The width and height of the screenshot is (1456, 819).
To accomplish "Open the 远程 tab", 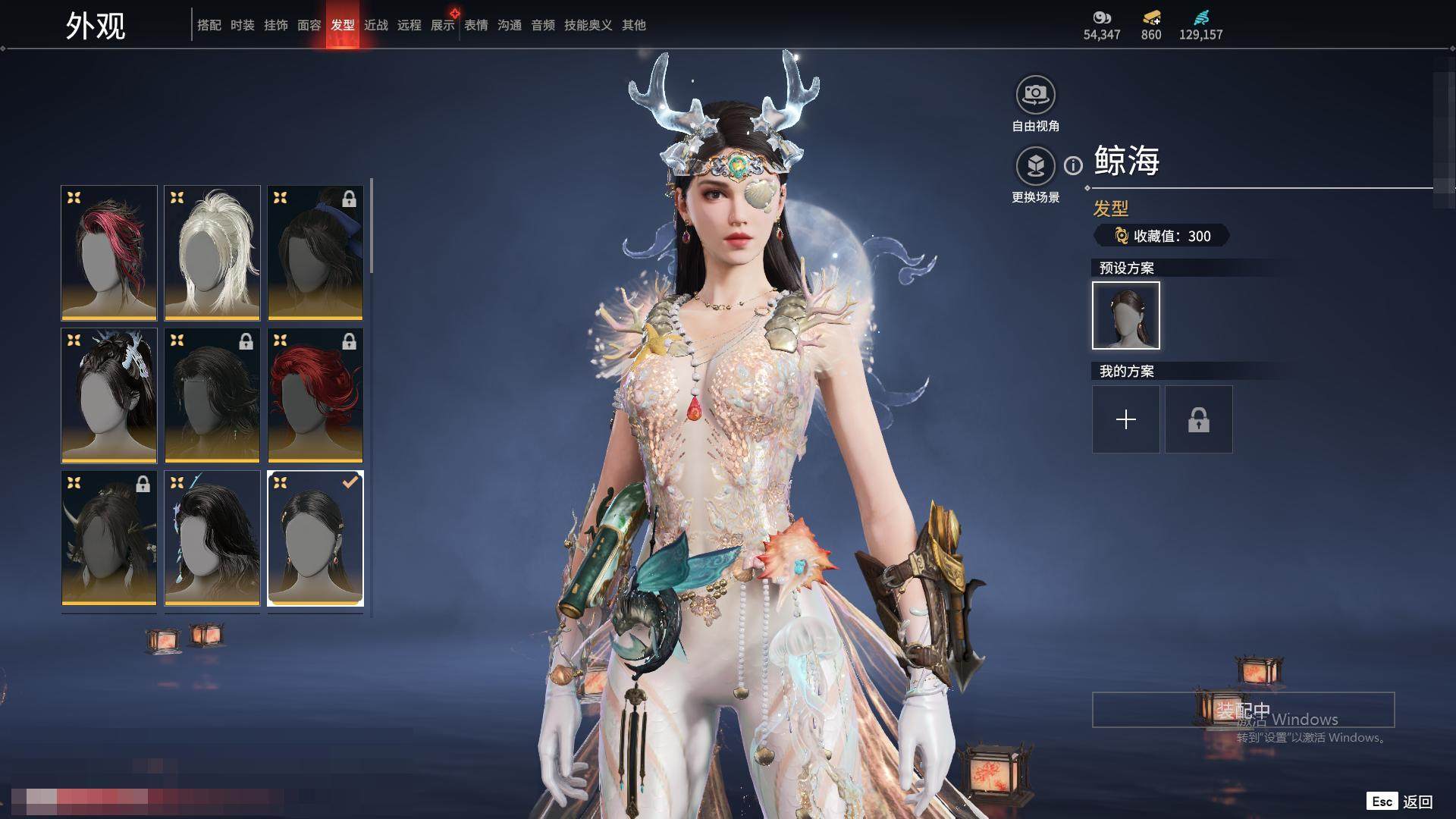I will (409, 25).
